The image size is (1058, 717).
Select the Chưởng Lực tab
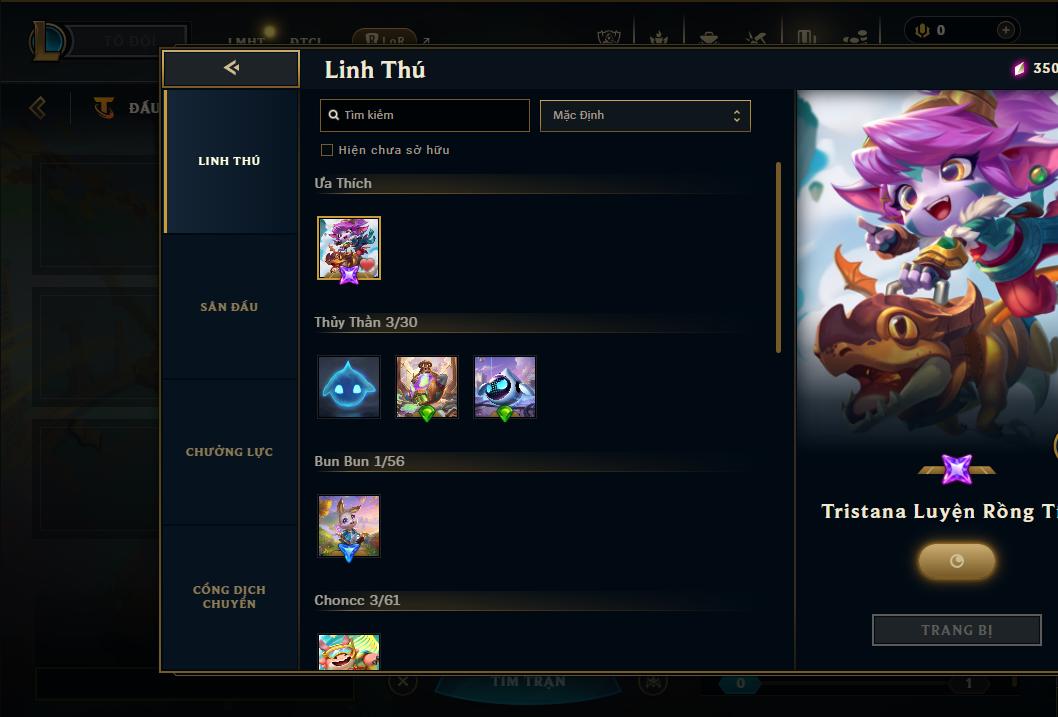point(229,452)
